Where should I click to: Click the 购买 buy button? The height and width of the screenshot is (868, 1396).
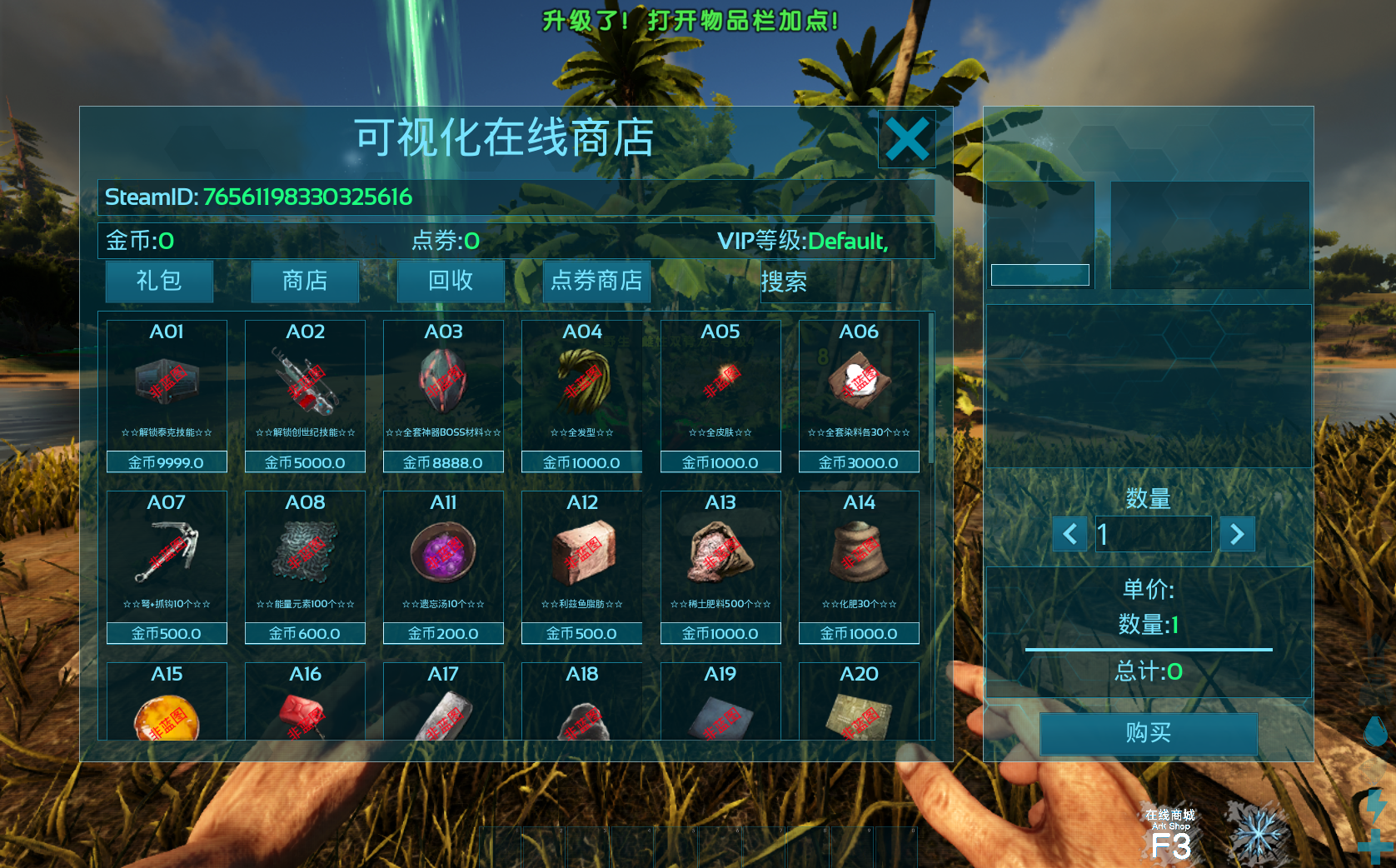[1149, 733]
